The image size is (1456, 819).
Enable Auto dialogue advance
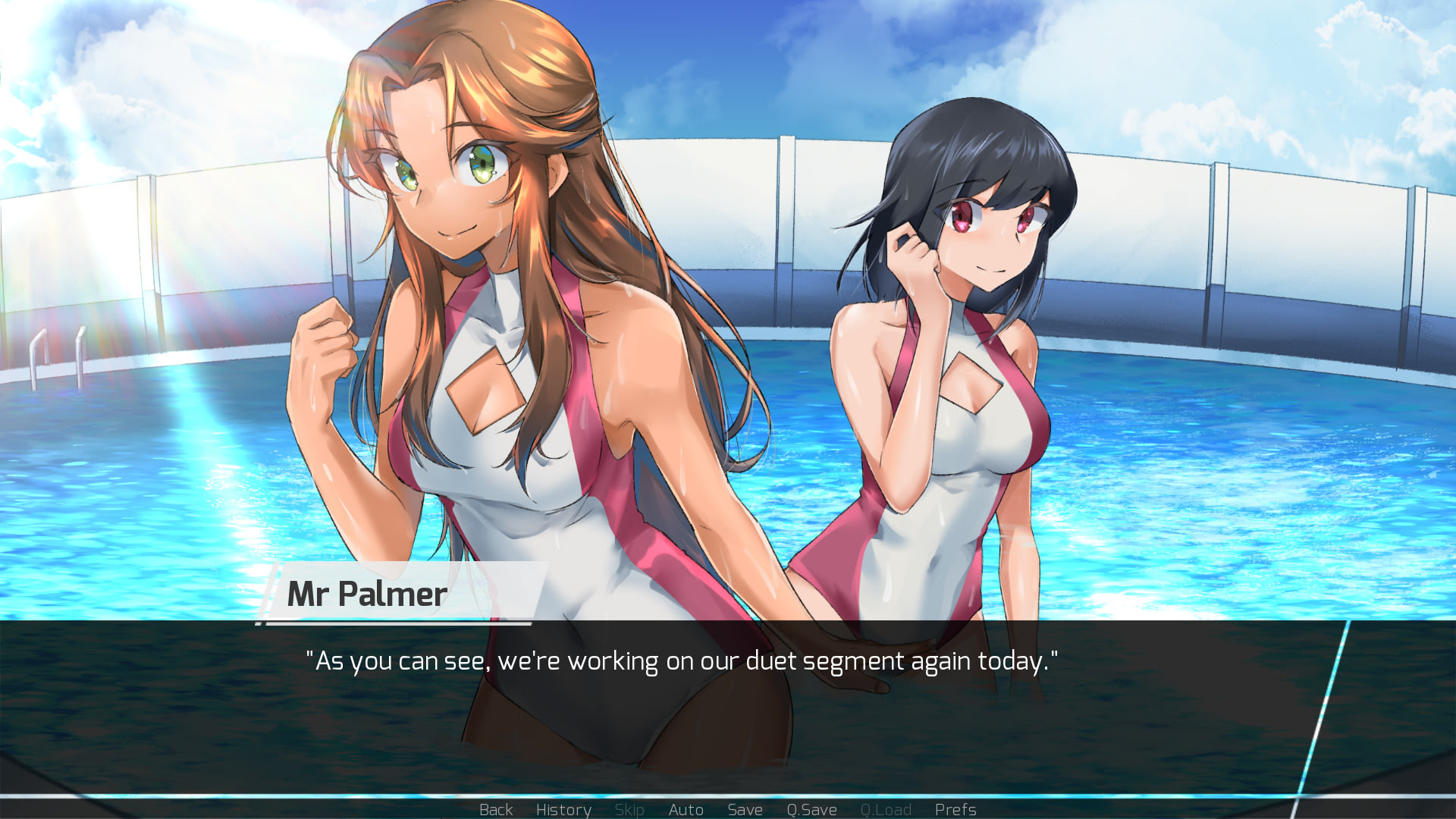coord(686,809)
